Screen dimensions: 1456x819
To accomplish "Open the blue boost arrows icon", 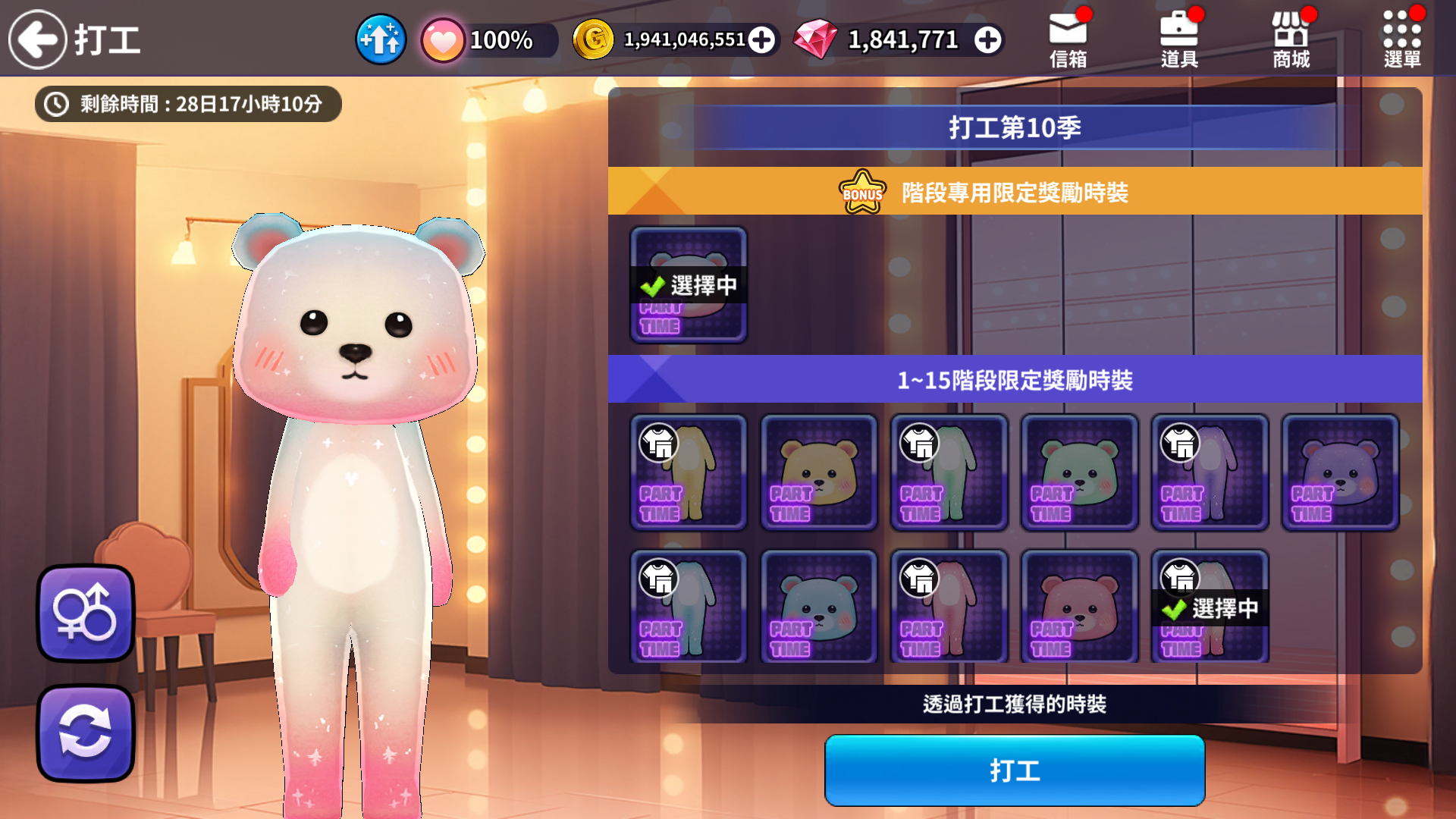I will click(x=381, y=39).
